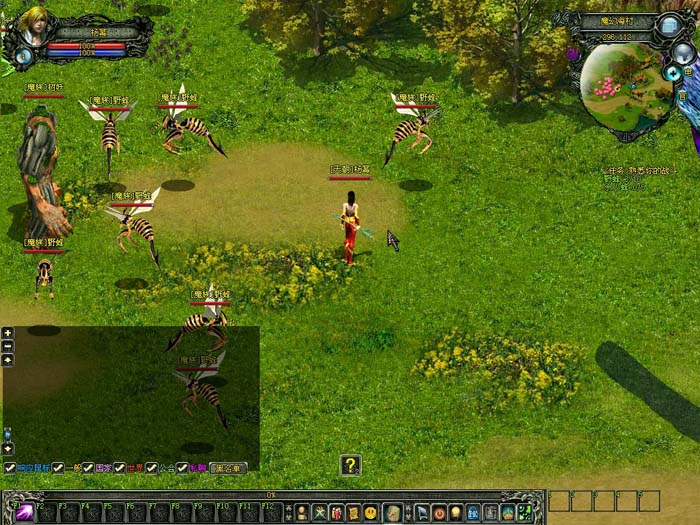Open the 黑名单 blacklist button
The height and width of the screenshot is (525, 700).
pyautogui.click(x=228, y=467)
